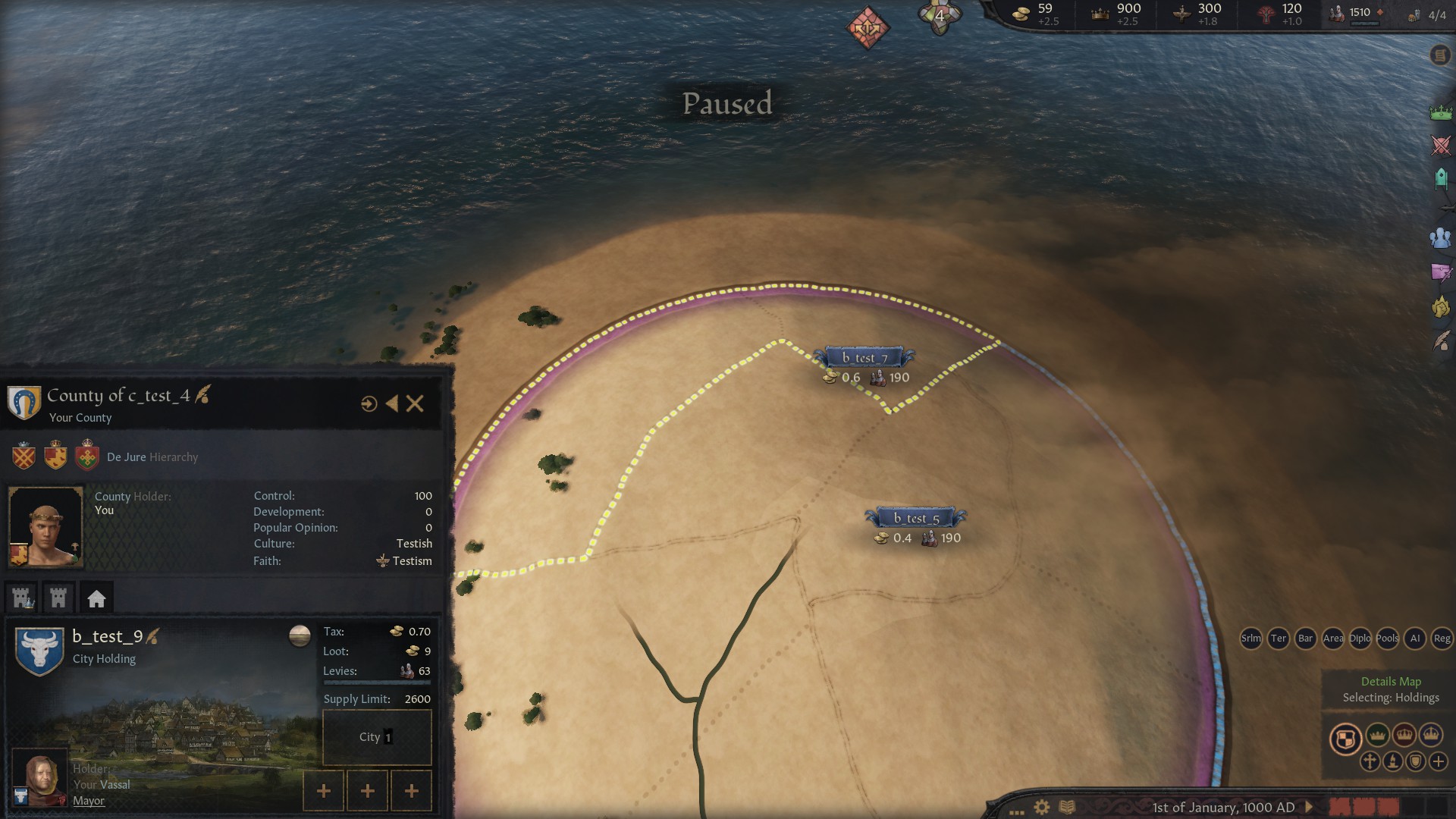Pin the County of c_test_4 window
This screenshot has width=1456, height=819.
click(x=369, y=404)
